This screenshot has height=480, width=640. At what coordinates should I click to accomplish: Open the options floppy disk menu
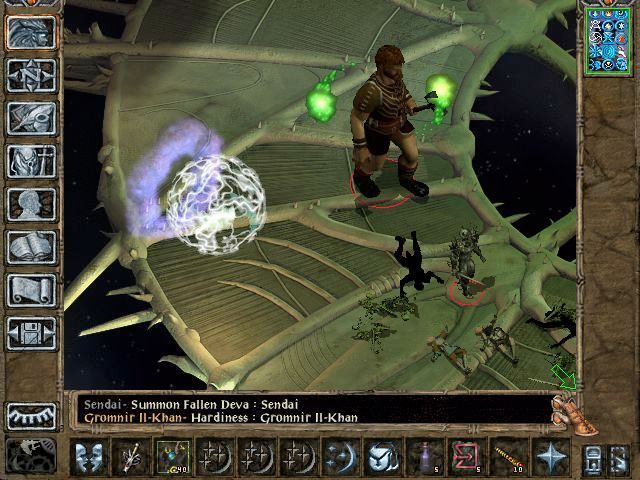tap(32, 333)
